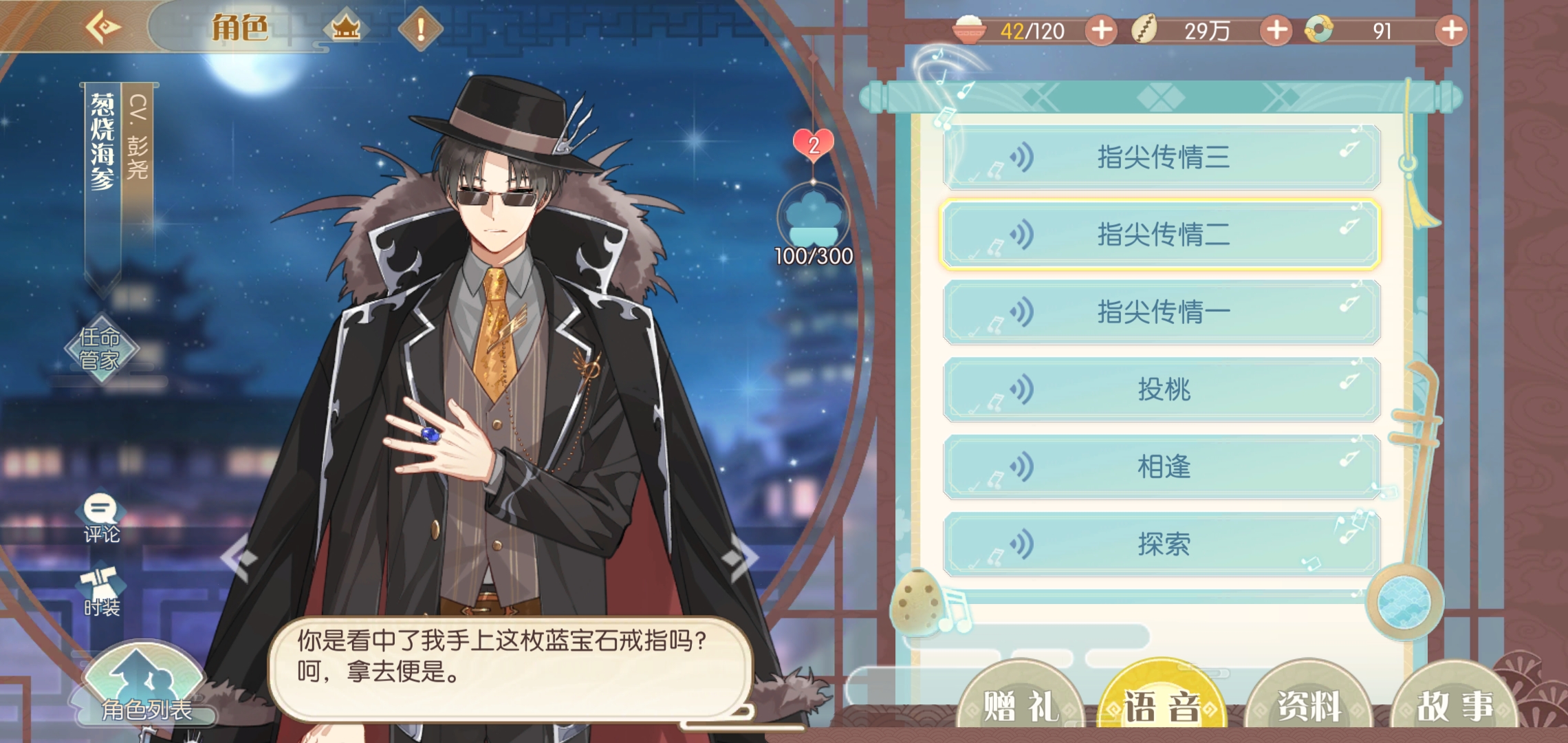Add stamina with rice bowl plus button
Screen dimensions: 1568x743
pyautogui.click(x=1101, y=30)
